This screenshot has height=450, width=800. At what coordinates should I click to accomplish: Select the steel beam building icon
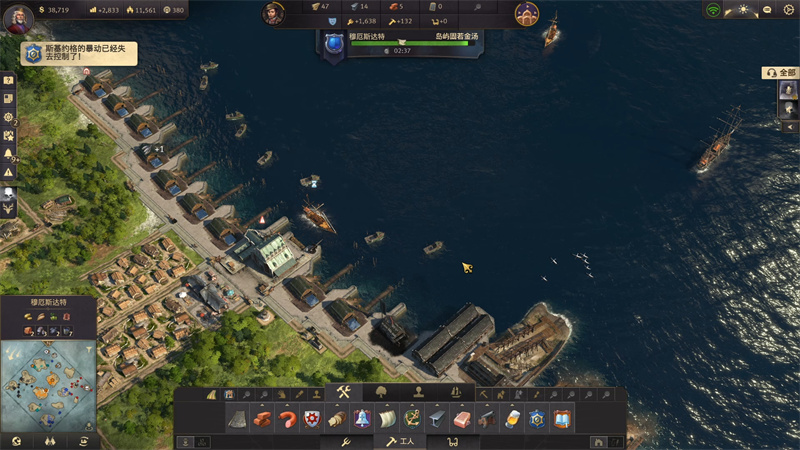(x=436, y=418)
